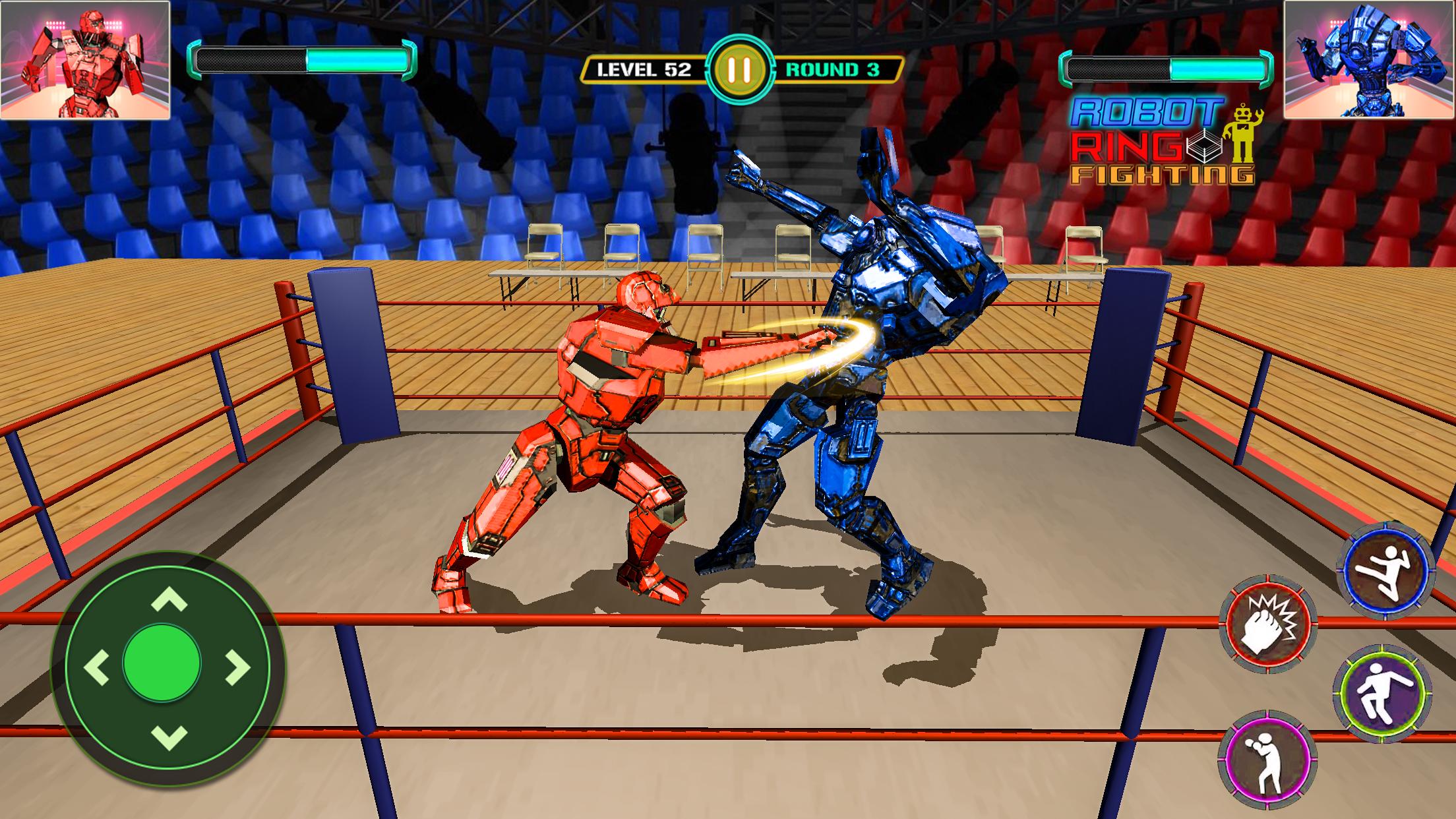The height and width of the screenshot is (819, 1456).
Task: Select the red robot portrait
Action: click(85, 60)
